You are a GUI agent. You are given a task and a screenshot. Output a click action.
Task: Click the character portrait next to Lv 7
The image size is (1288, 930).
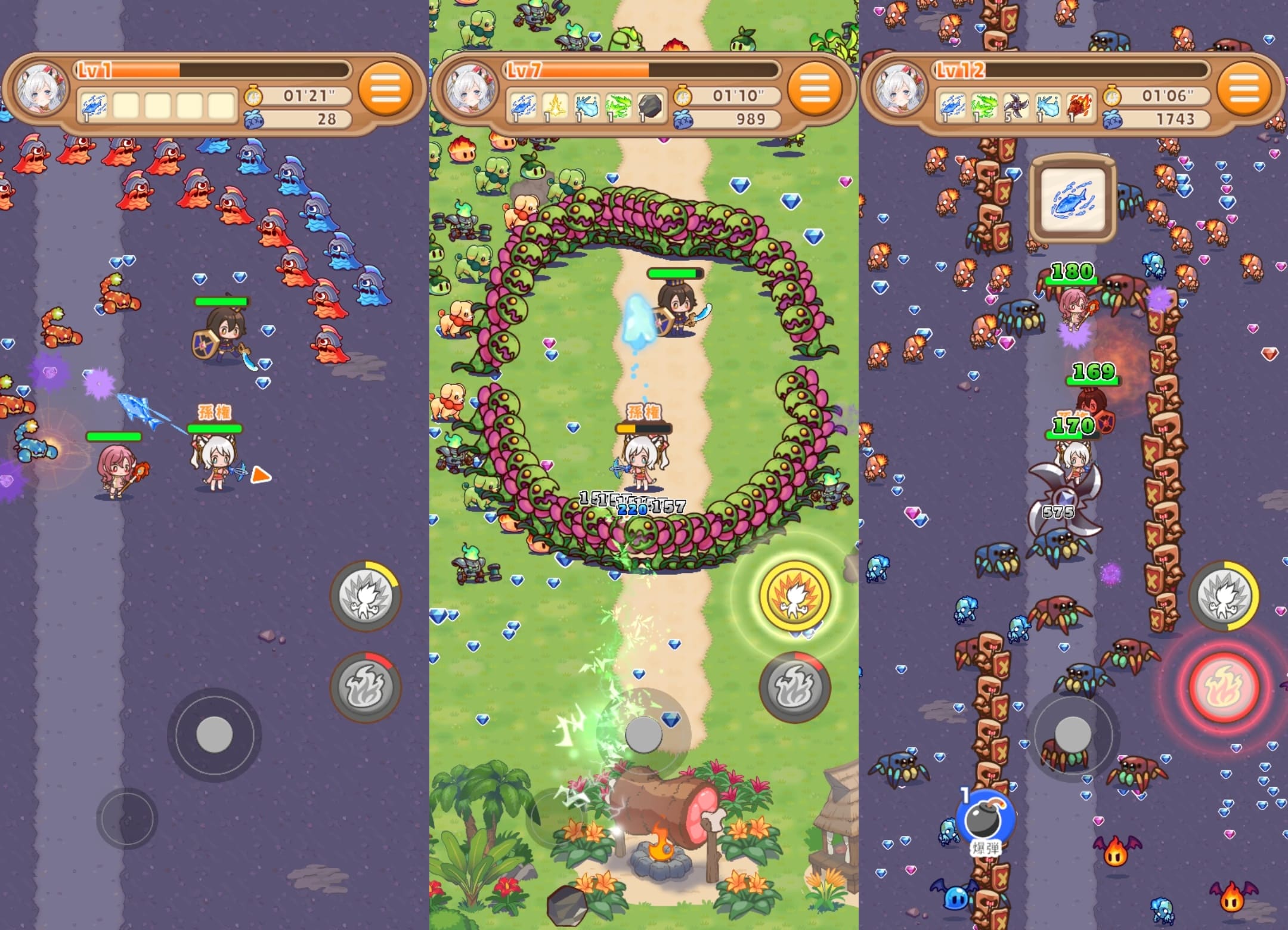tap(471, 89)
